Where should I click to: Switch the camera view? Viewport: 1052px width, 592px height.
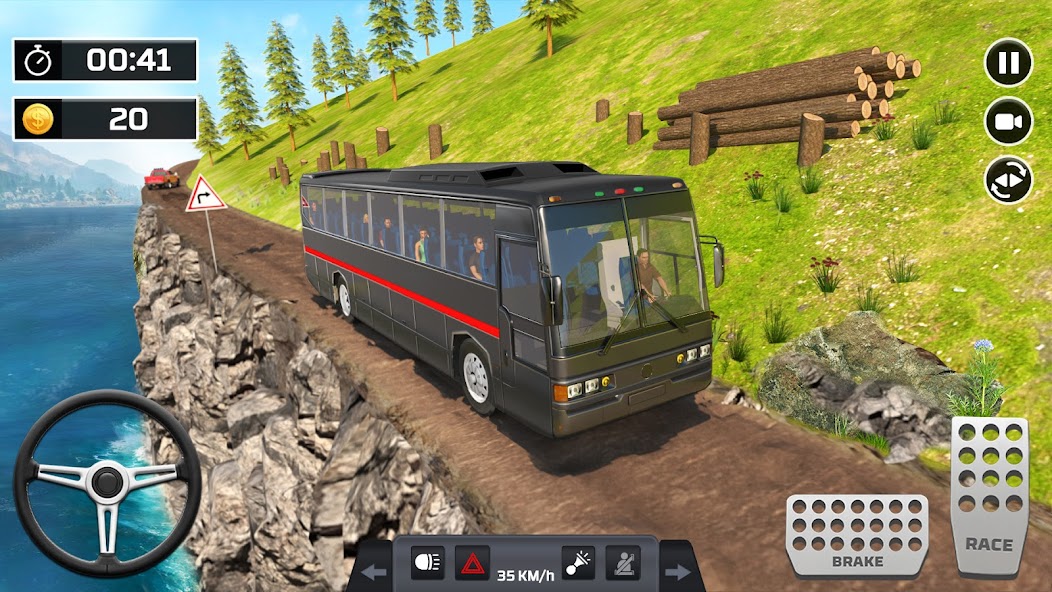tap(1008, 122)
